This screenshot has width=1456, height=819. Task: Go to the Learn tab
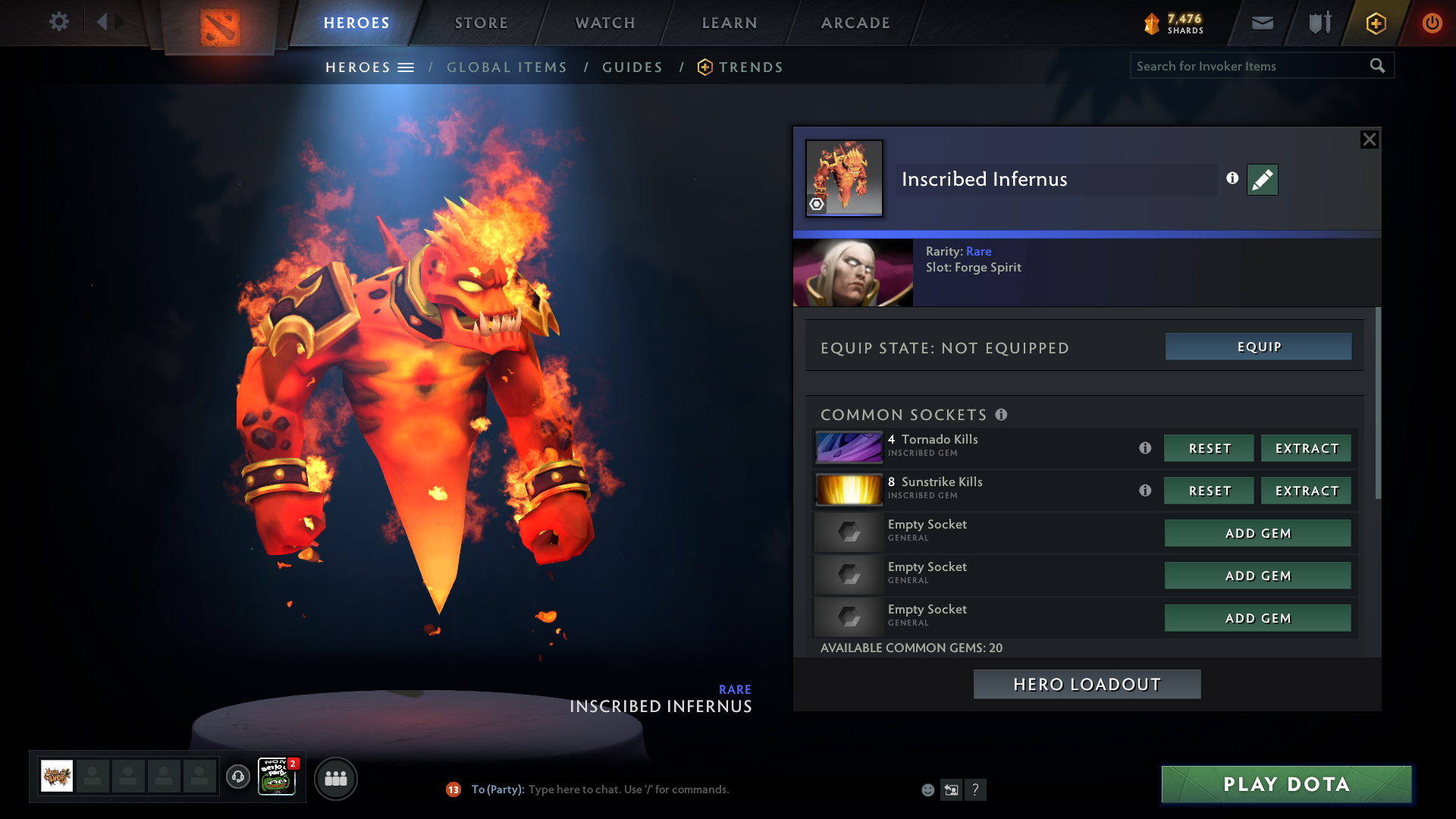point(730,23)
